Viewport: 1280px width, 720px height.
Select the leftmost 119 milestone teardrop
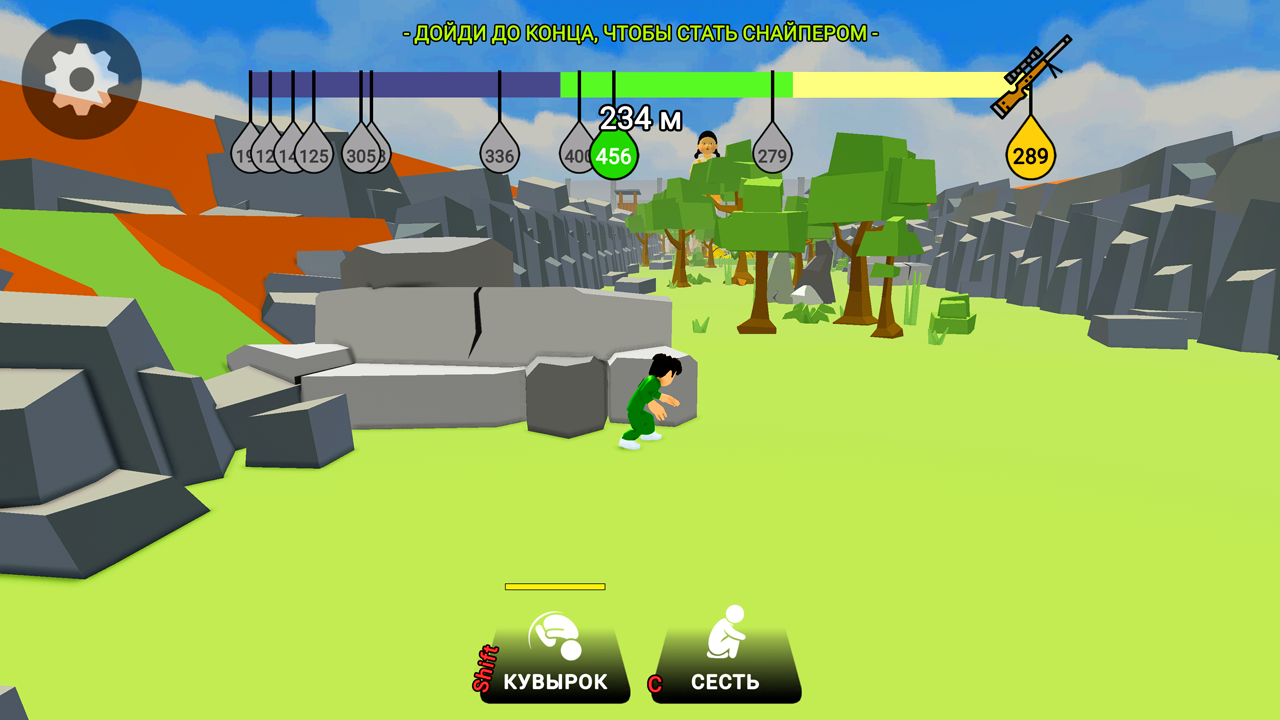243,152
